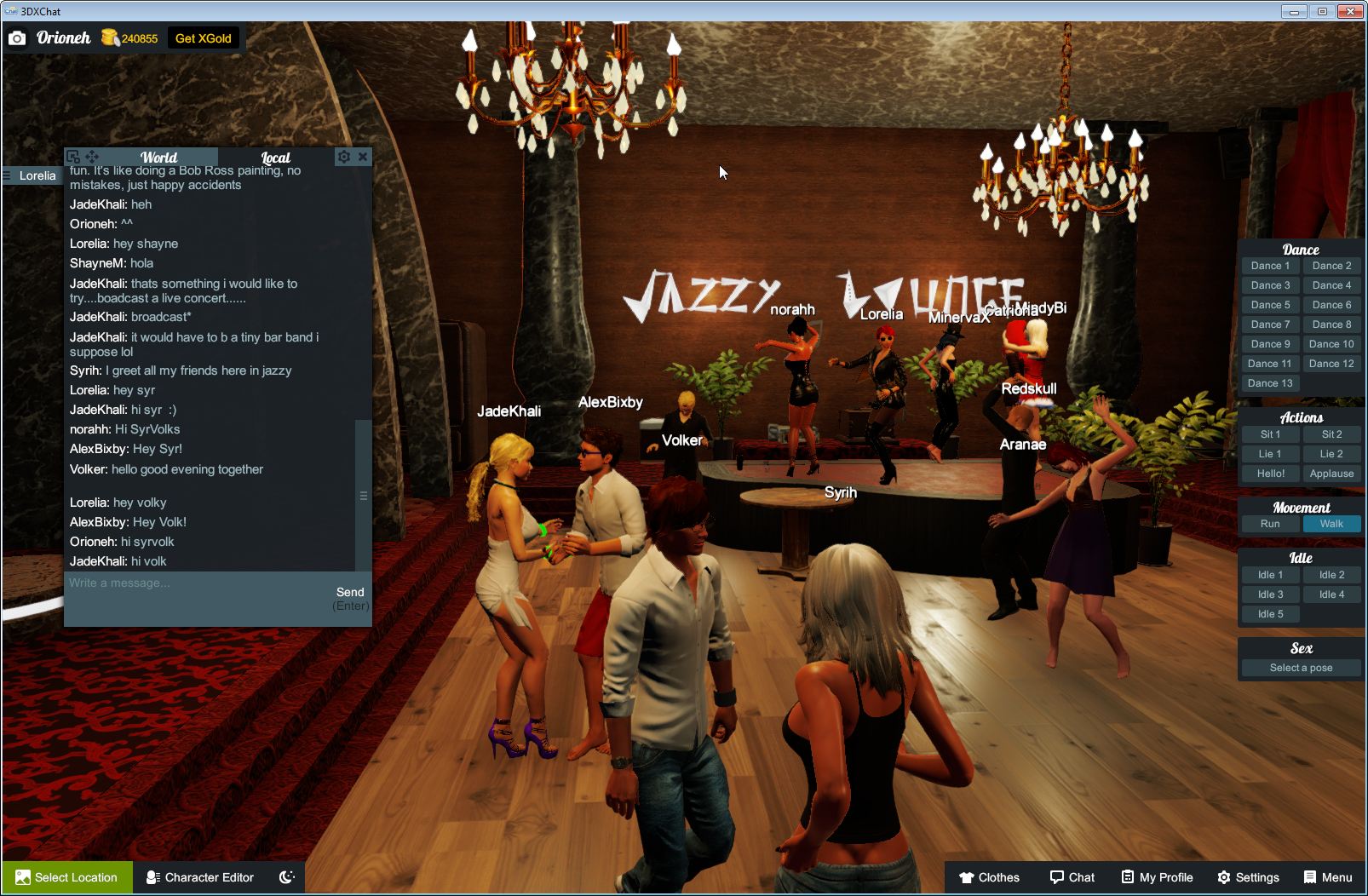Perform the Applause action
This screenshot has height=896, width=1368.
tap(1331, 474)
